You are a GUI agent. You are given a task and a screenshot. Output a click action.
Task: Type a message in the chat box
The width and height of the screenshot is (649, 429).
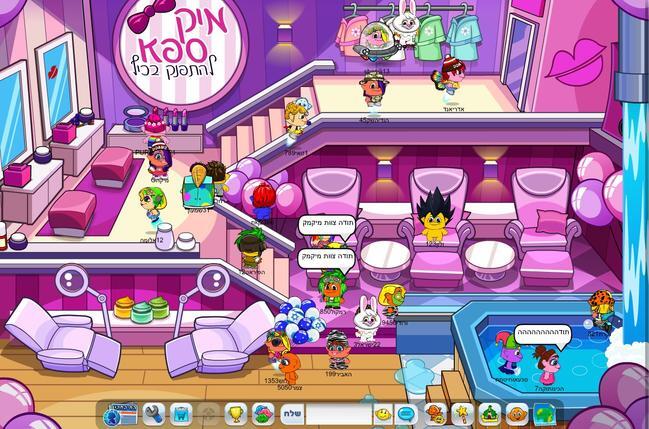click(x=337, y=413)
